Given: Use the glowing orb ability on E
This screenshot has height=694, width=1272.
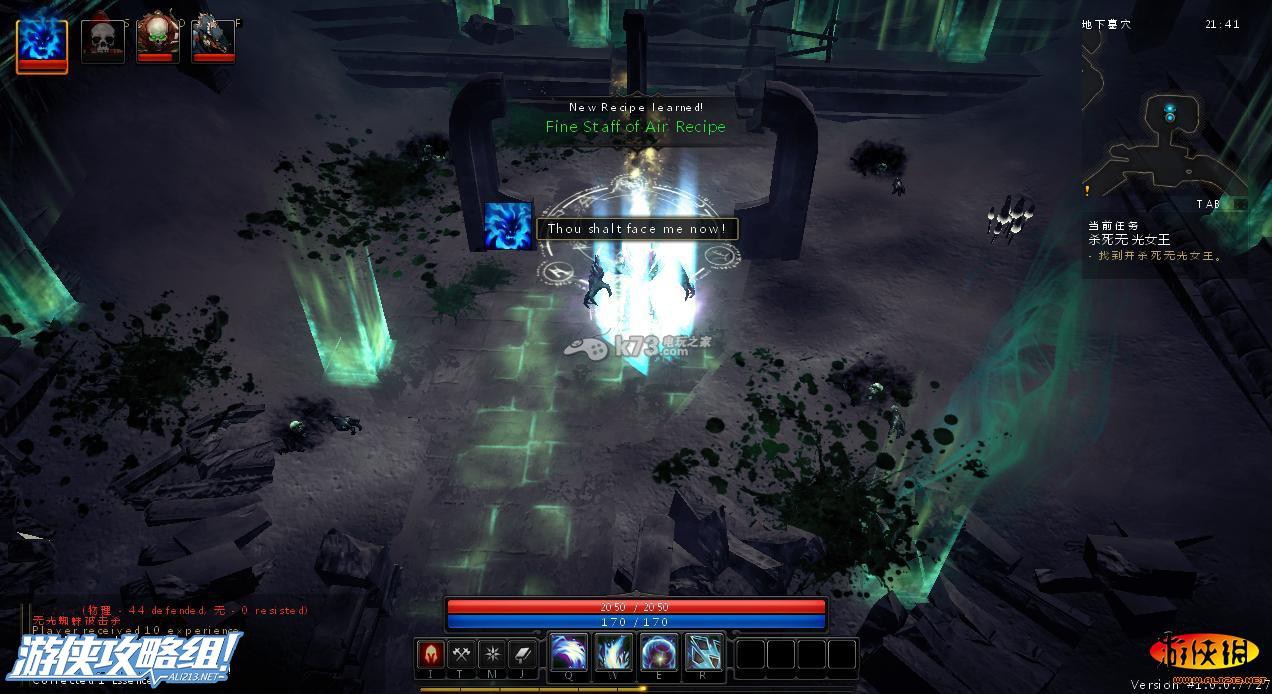Looking at the screenshot, I should [x=660, y=653].
